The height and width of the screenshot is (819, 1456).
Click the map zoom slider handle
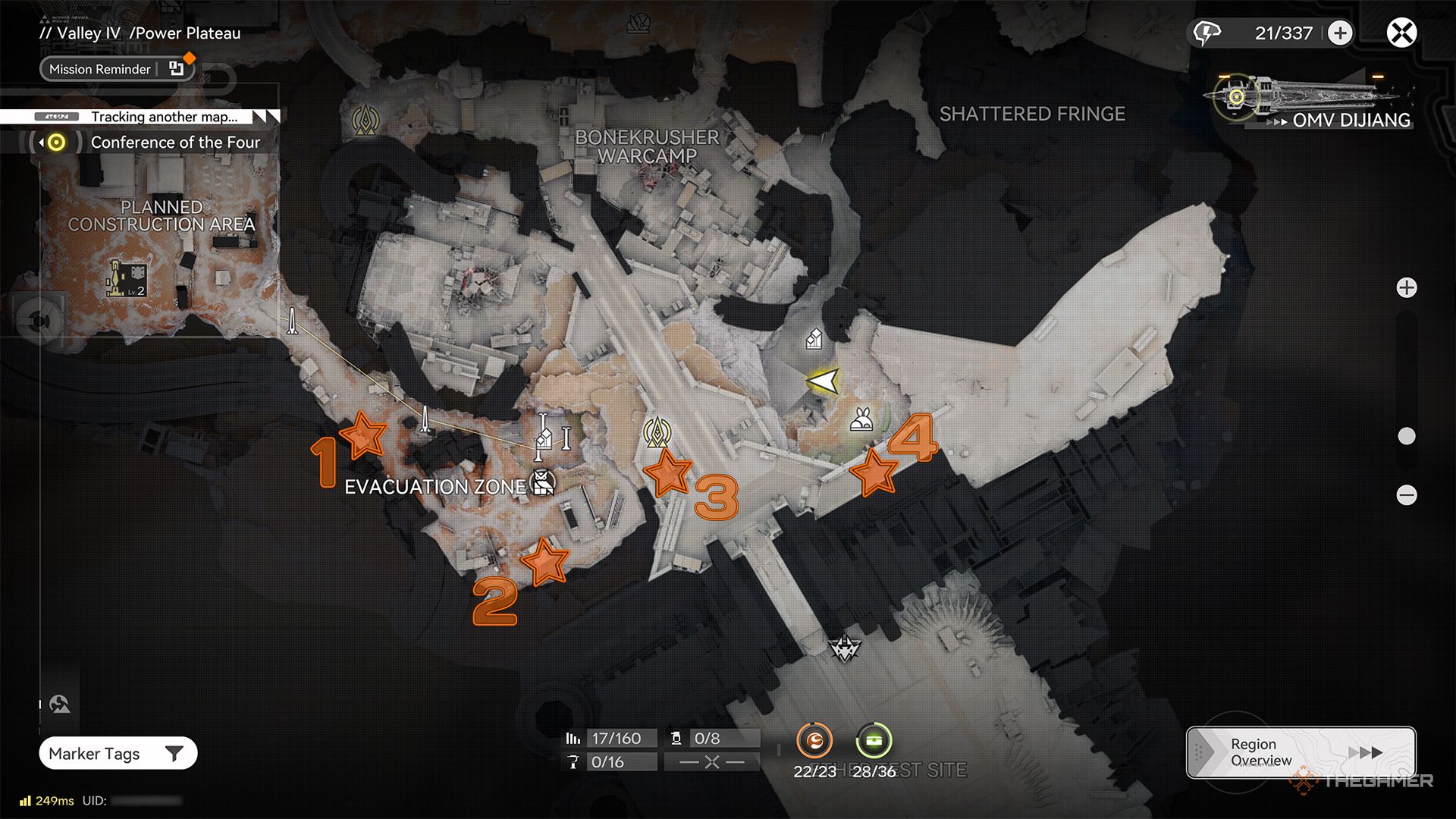(1407, 436)
